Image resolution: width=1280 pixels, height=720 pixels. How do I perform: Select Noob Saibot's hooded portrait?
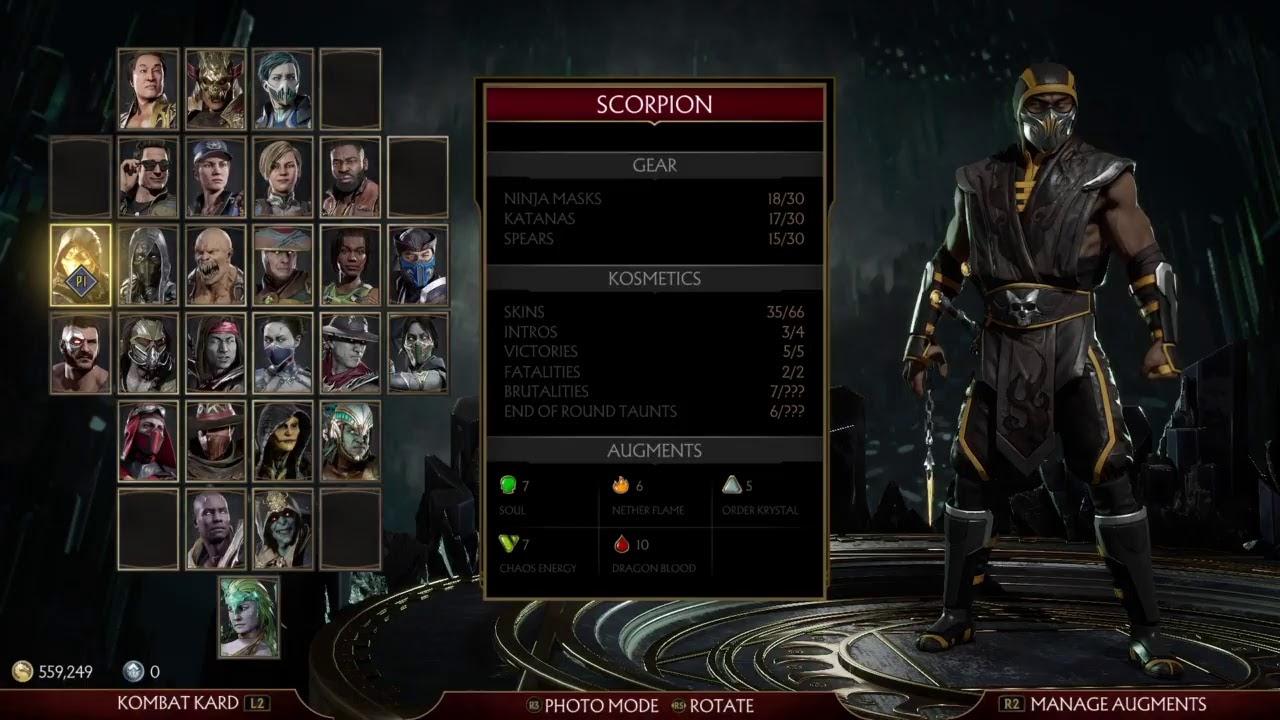click(148, 265)
